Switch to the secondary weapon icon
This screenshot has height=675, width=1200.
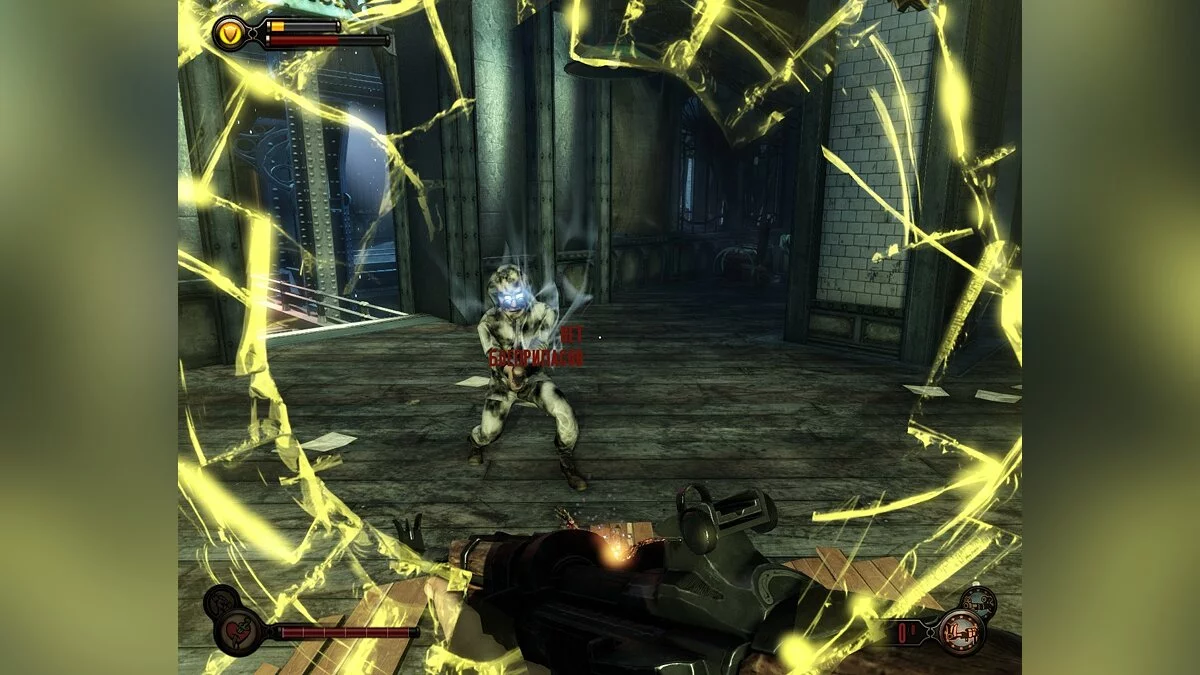coord(978,602)
